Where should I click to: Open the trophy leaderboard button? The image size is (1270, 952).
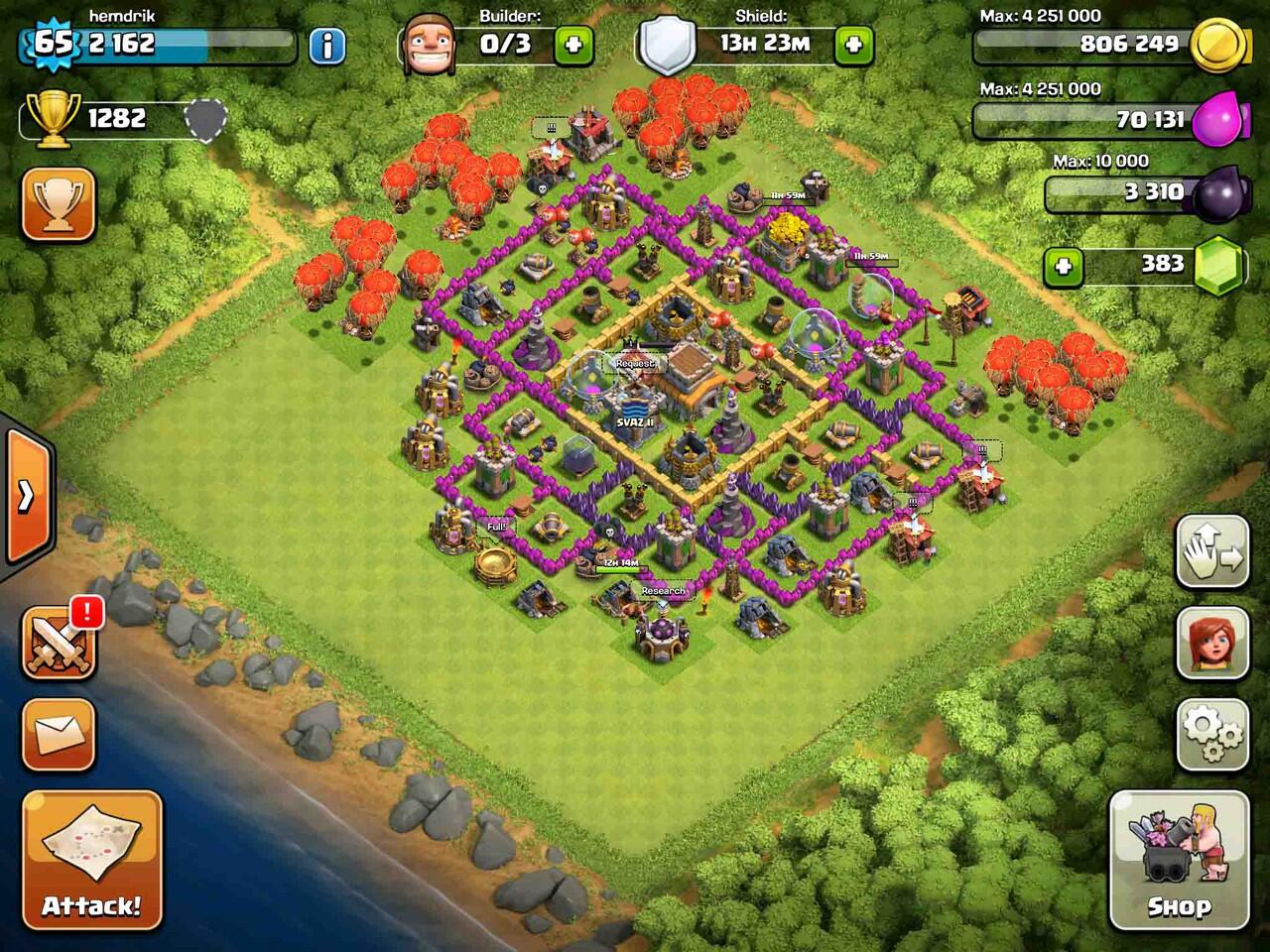[x=59, y=203]
